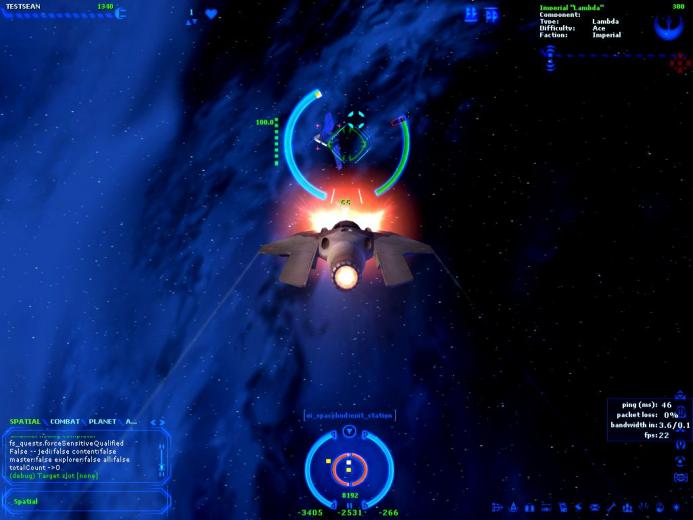Switch to the Combat chat tab
The width and height of the screenshot is (693, 520).
[65, 422]
